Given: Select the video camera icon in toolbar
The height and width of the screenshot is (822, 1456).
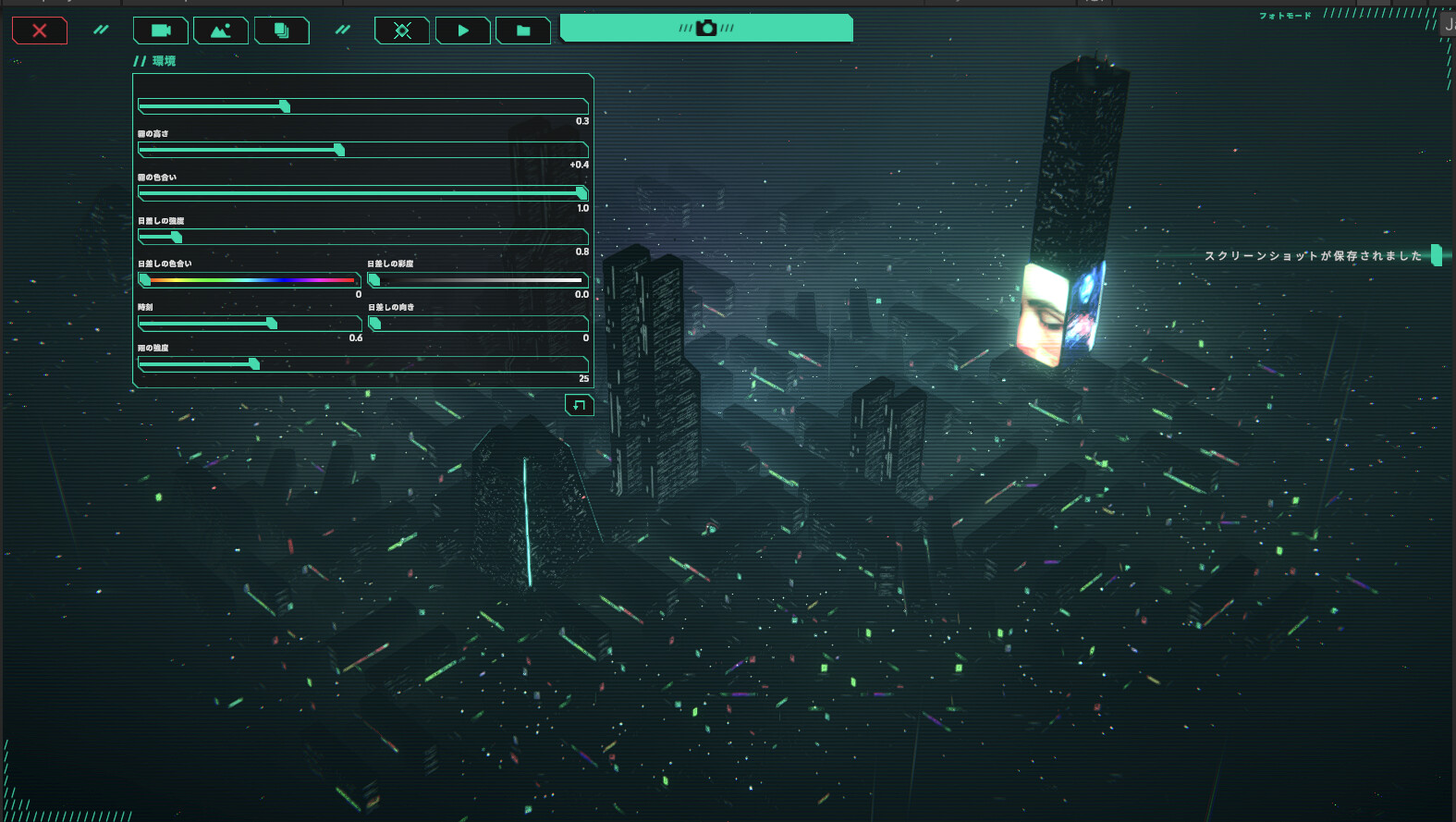Looking at the screenshot, I should point(159,31).
